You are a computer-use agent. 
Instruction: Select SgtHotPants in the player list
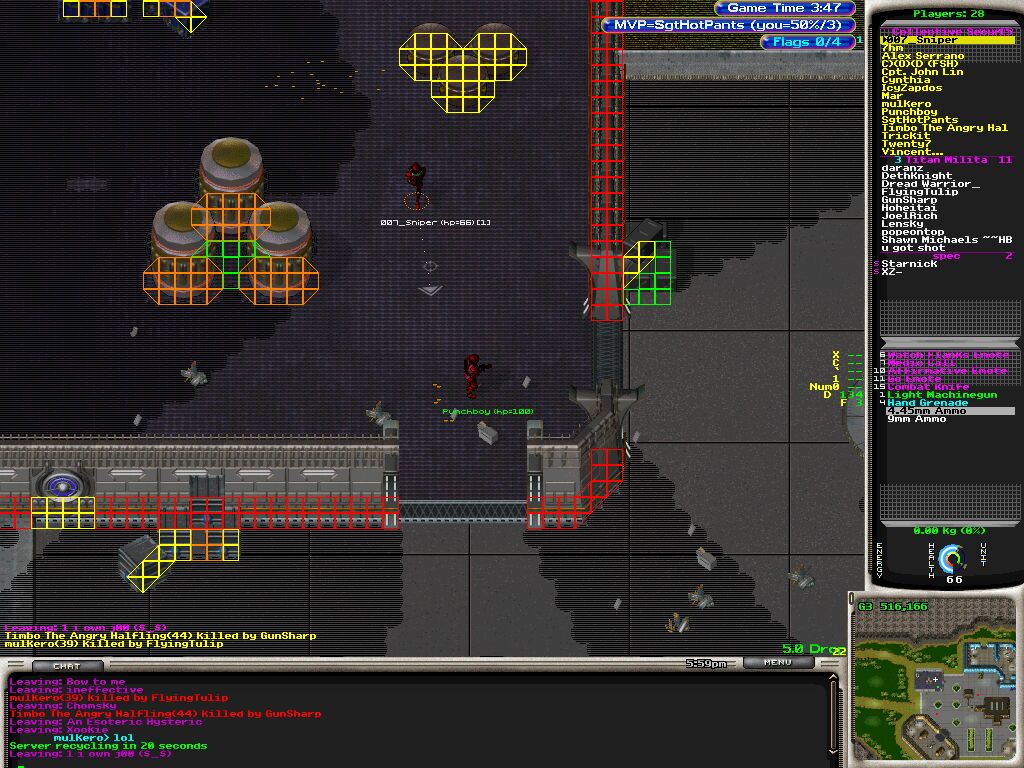[919, 120]
